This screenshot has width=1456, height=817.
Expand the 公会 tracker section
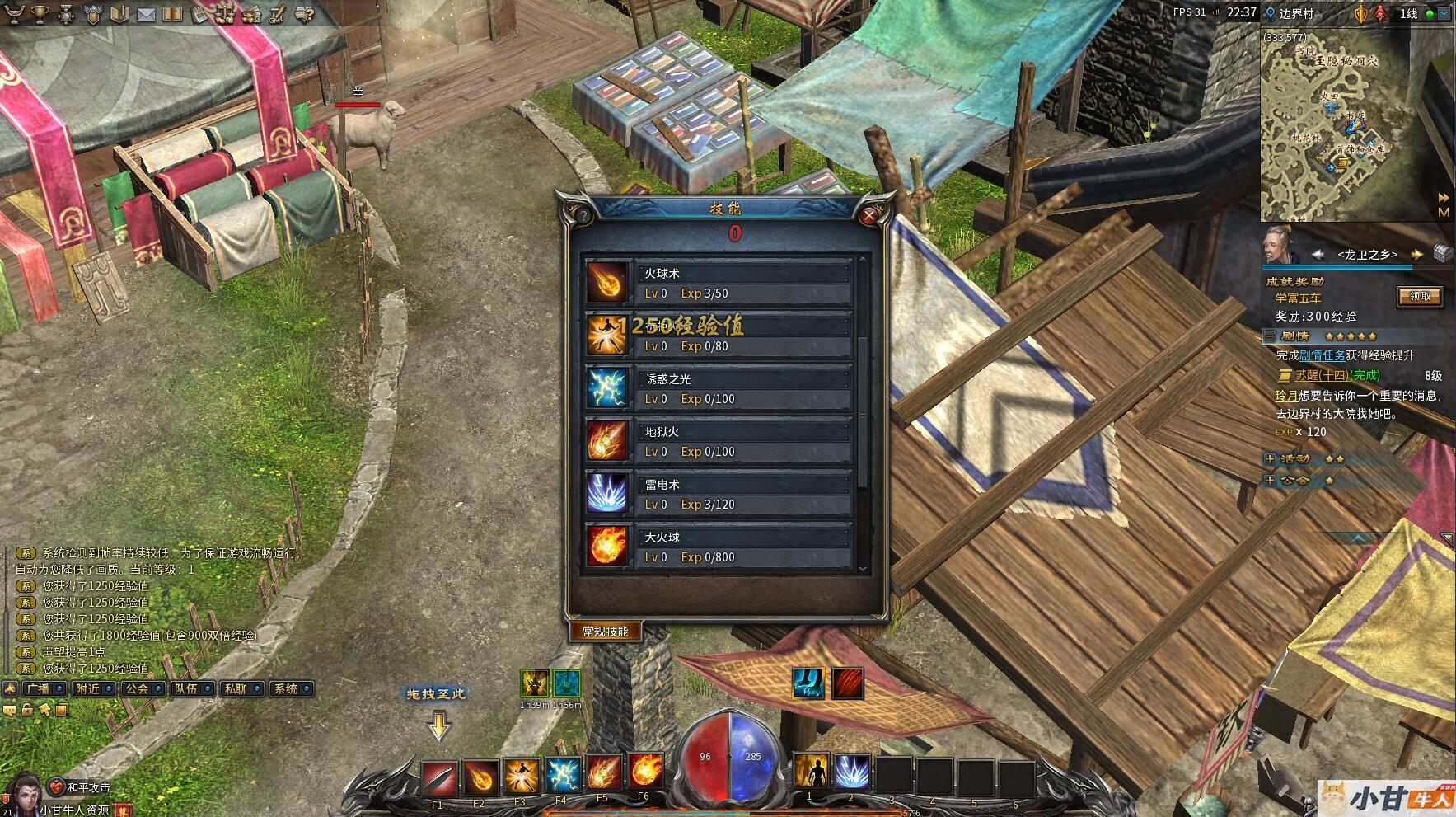pyautogui.click(x=1270, y=480)
